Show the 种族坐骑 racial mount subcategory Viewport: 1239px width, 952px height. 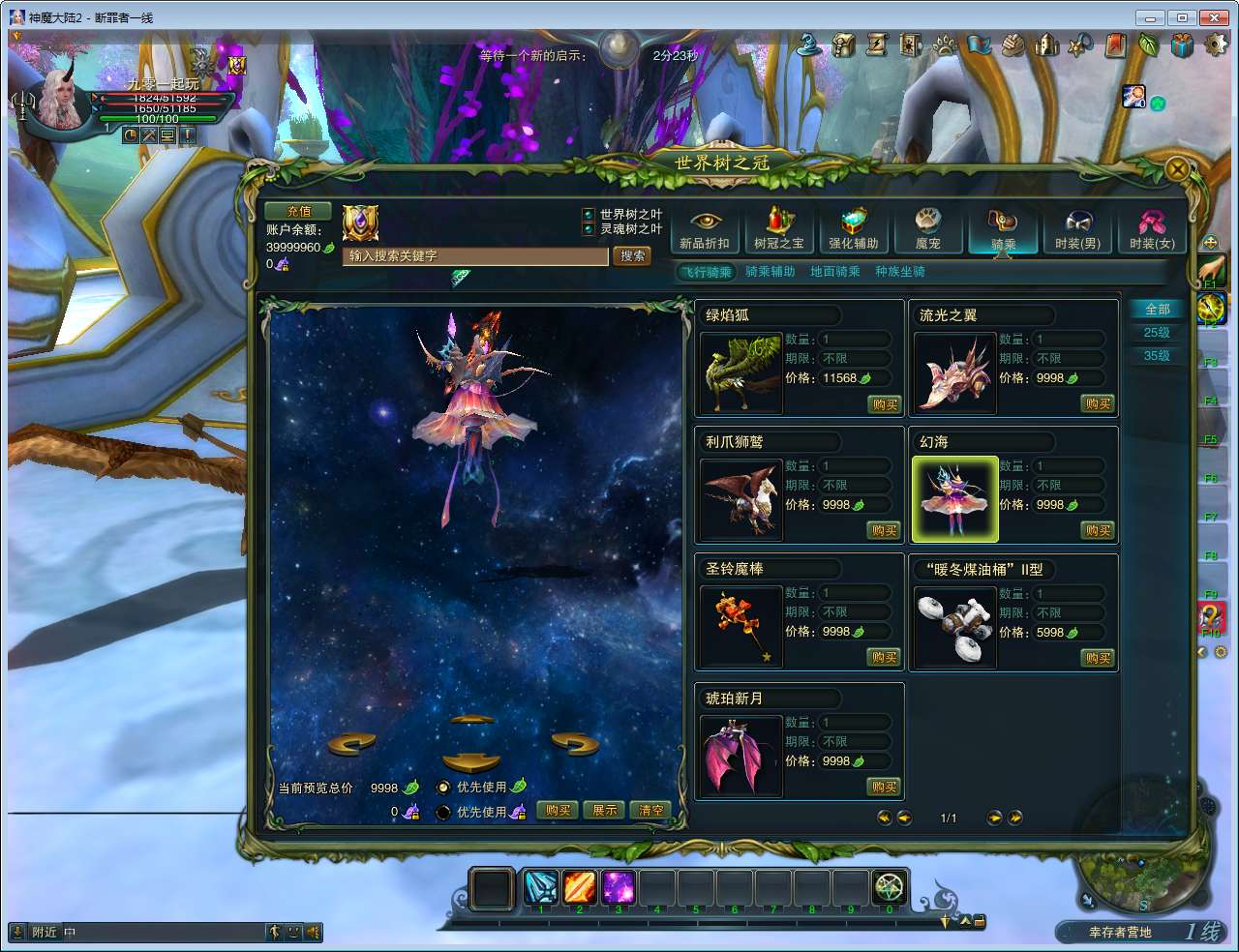pyautogui.click(x=900, y=272)
